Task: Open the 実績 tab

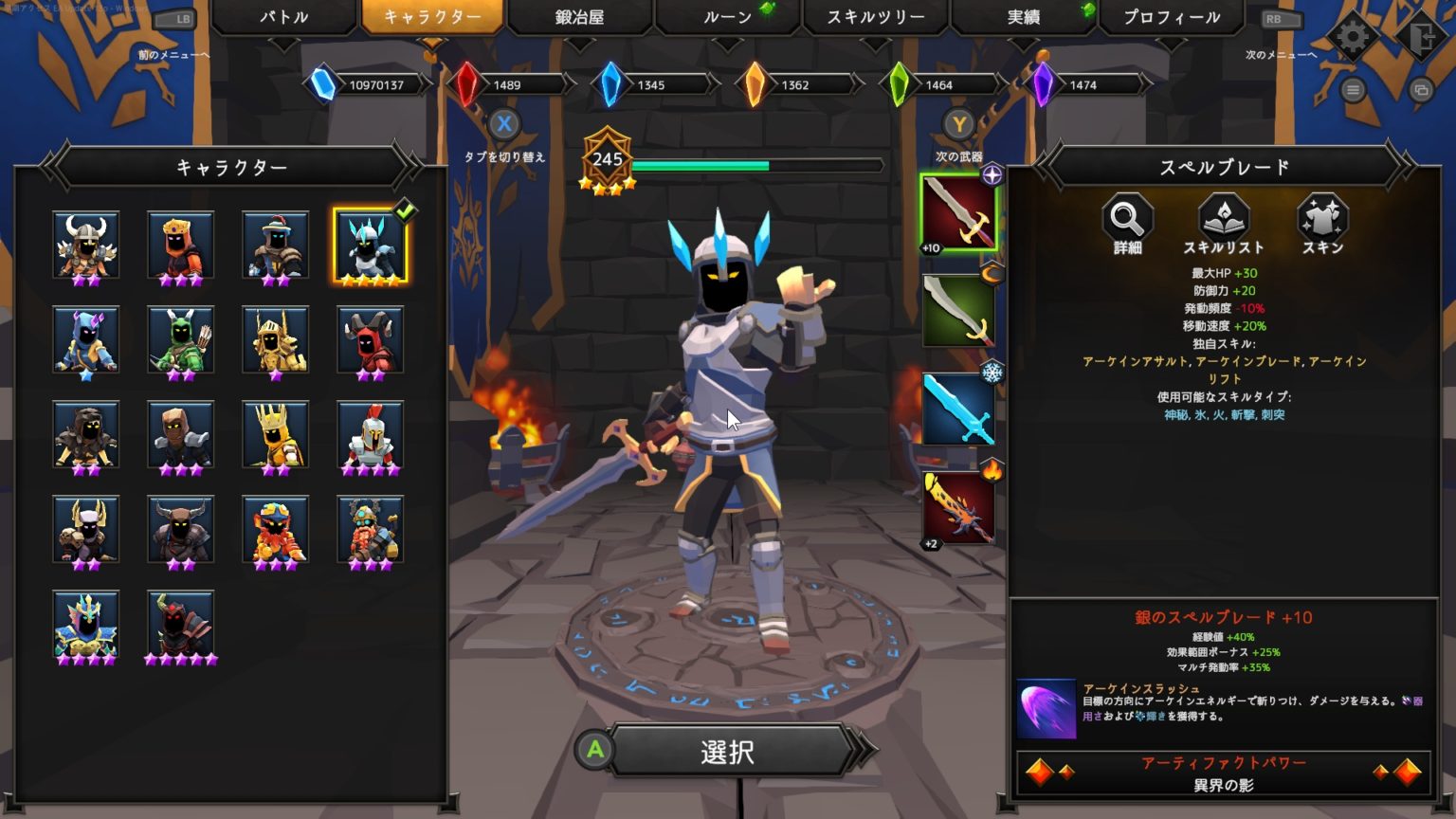Action: (x=1021, y=17)
